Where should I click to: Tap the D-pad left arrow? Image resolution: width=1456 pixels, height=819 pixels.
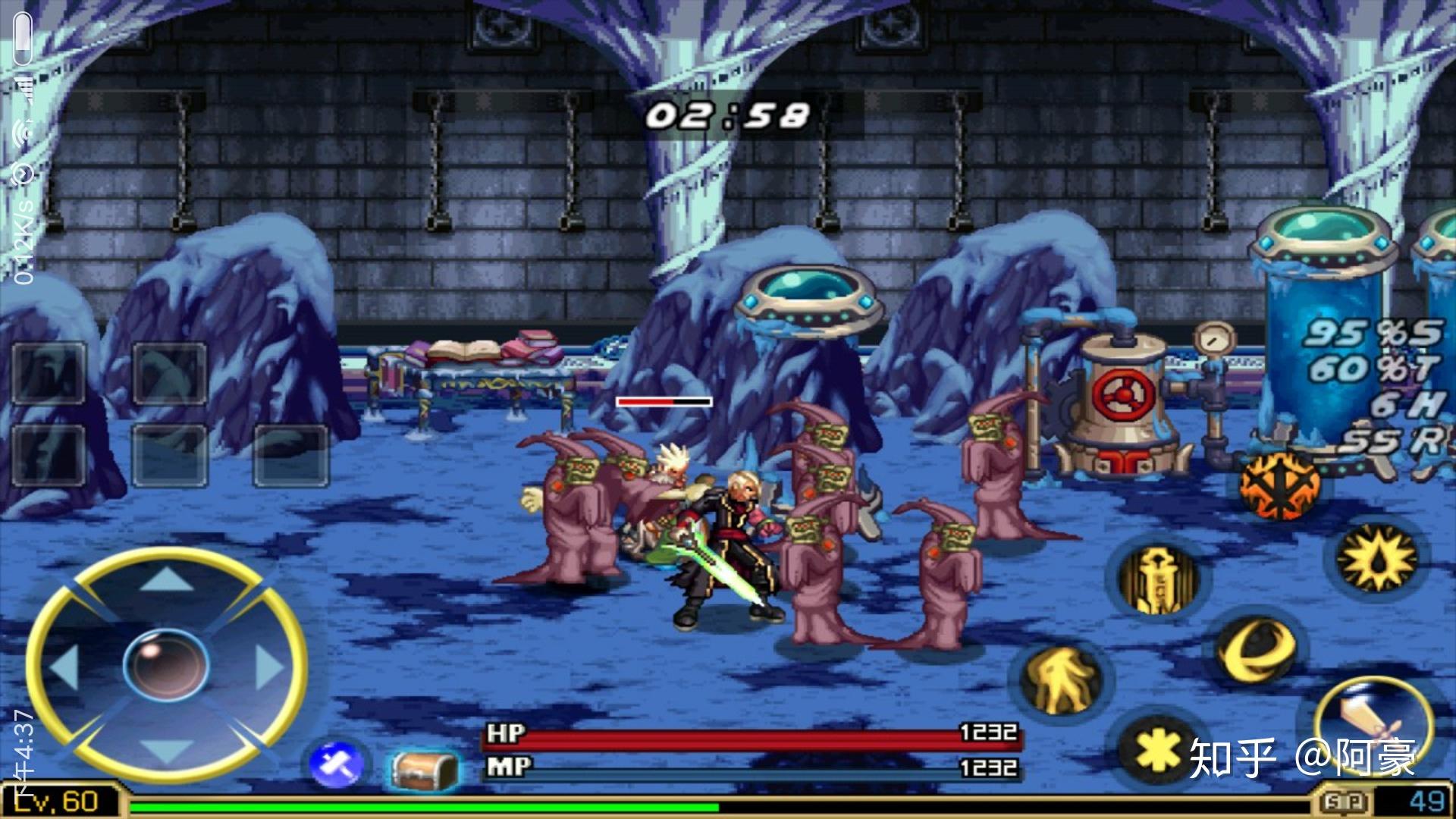(x=64, y=667)
